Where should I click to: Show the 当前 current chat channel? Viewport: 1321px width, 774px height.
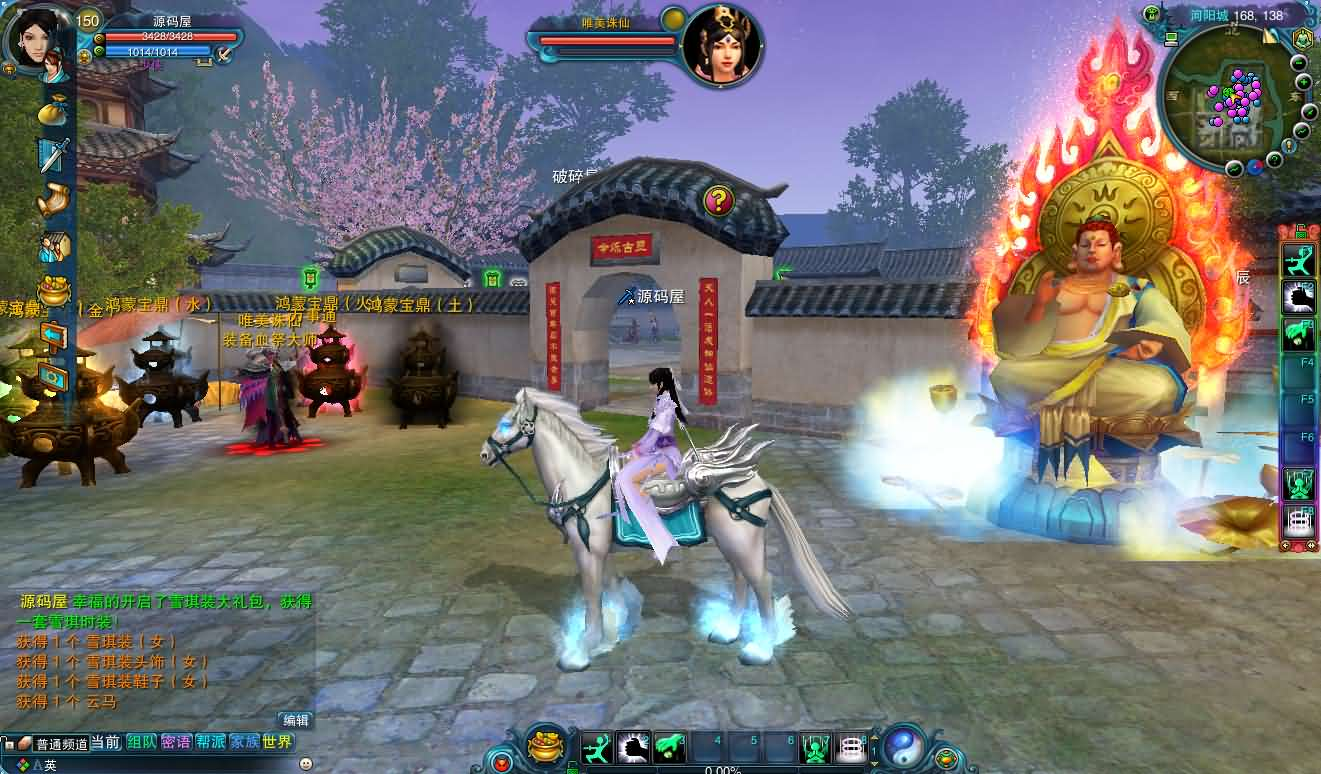pos(106,742)
